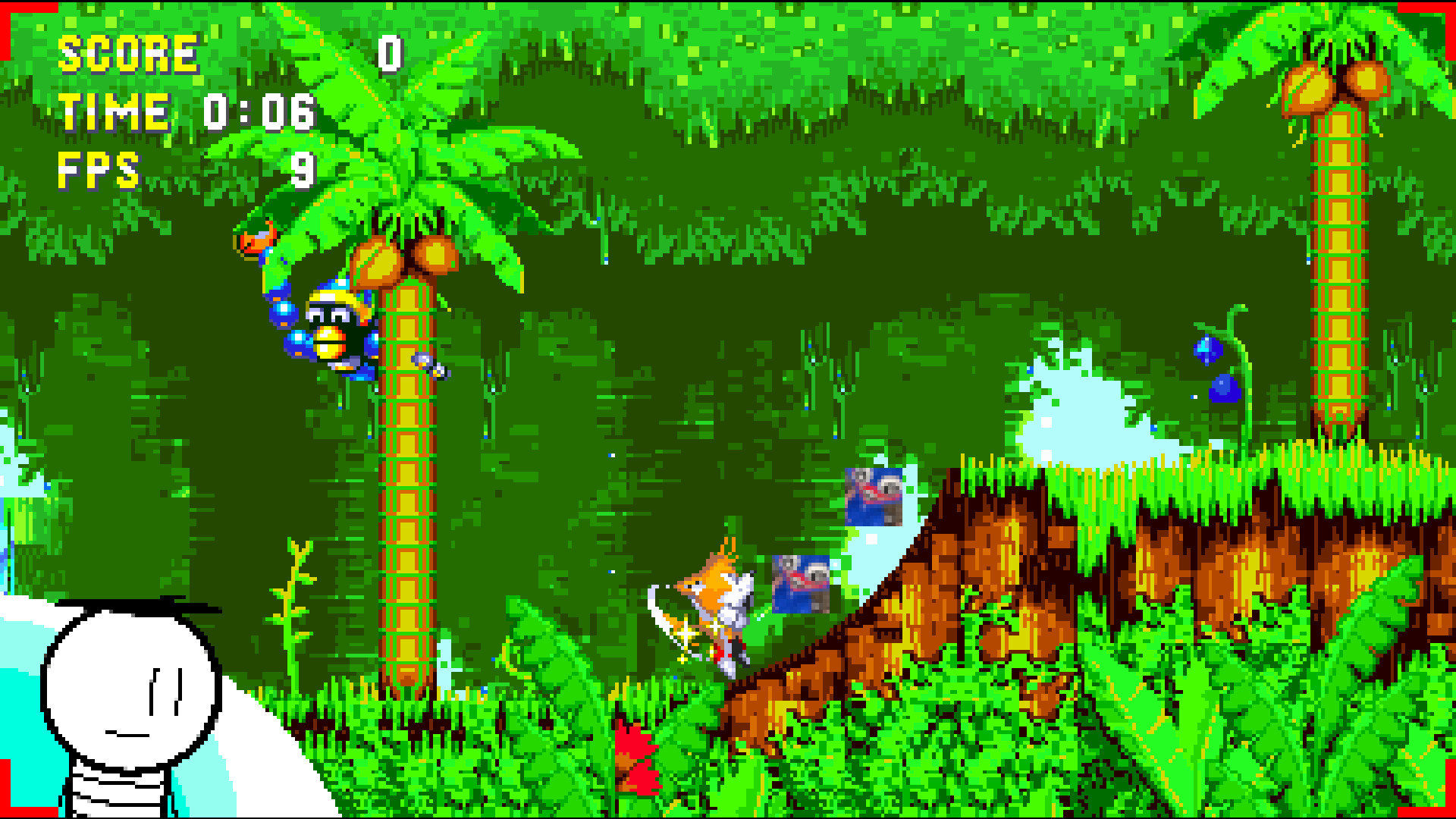Click the TIME counter showing 0:06

258,114
